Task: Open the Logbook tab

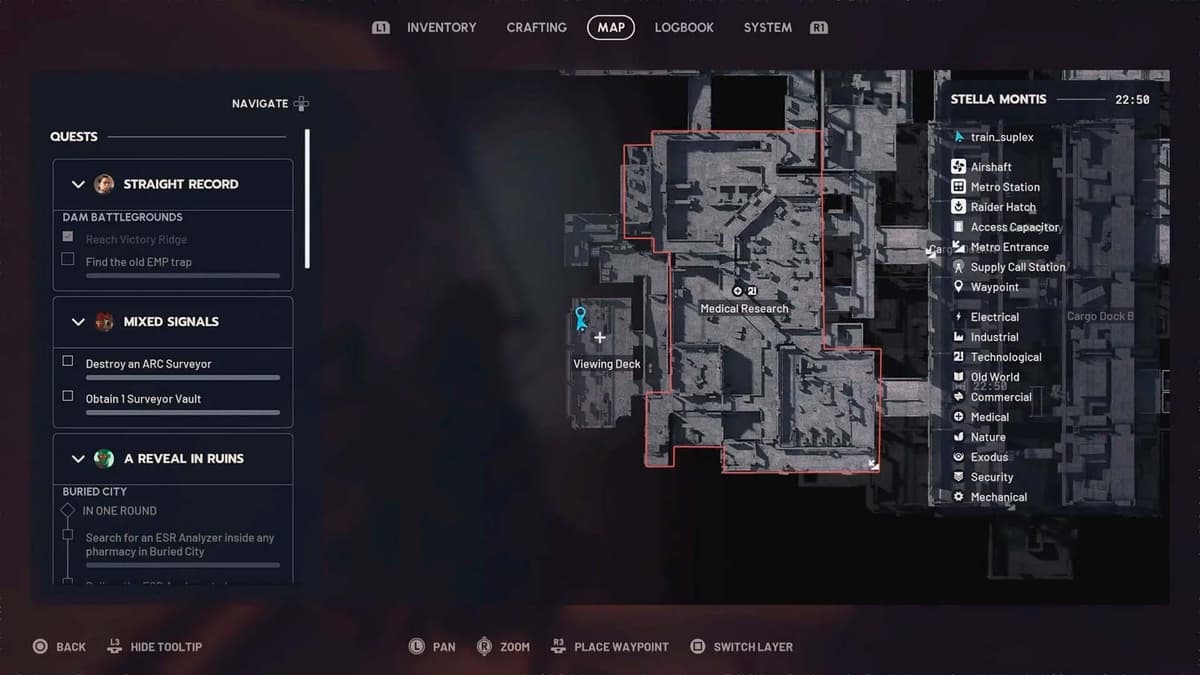Action: (684, 28)
